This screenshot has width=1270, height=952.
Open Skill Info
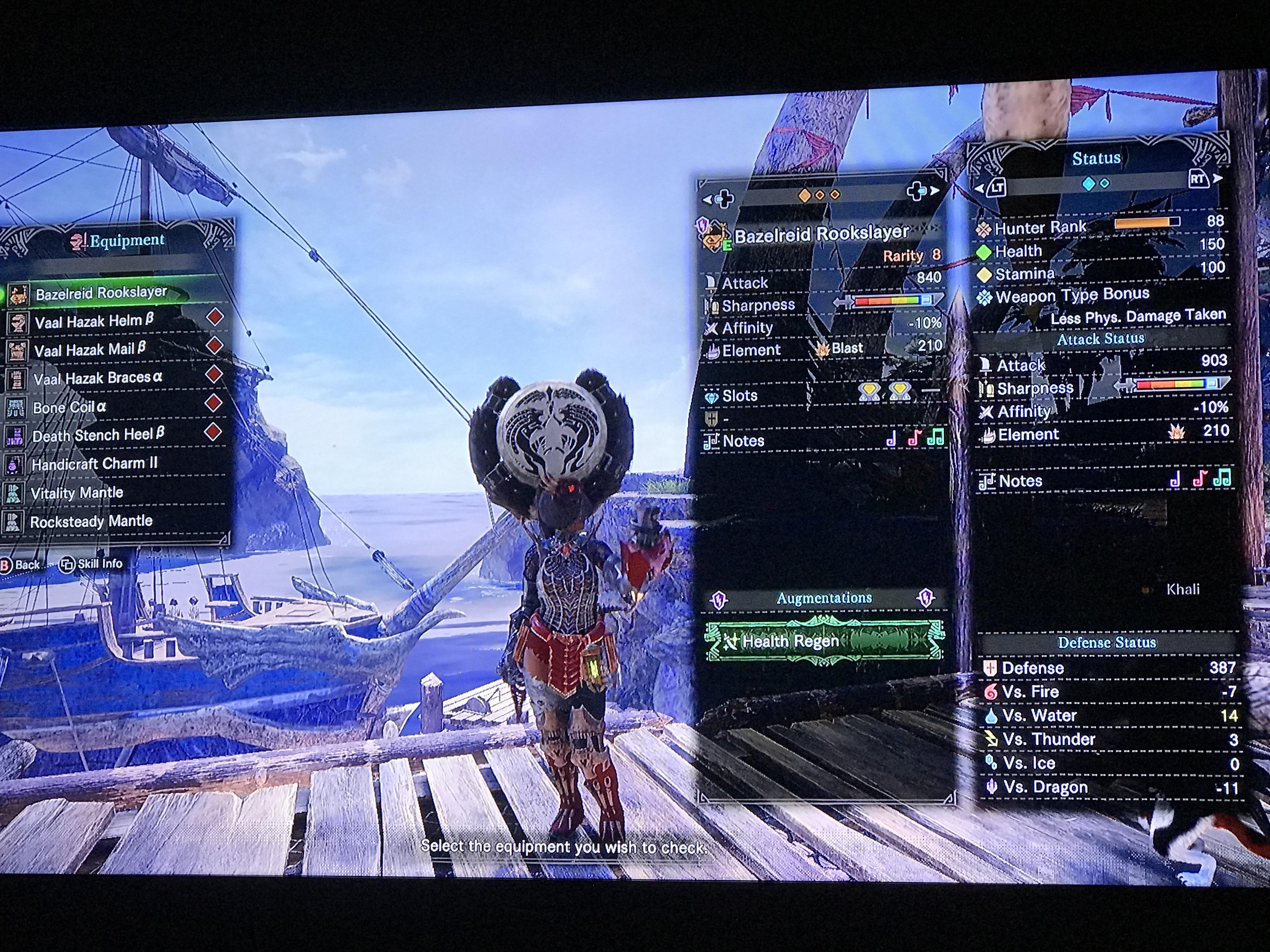click(x=91, y=564)
